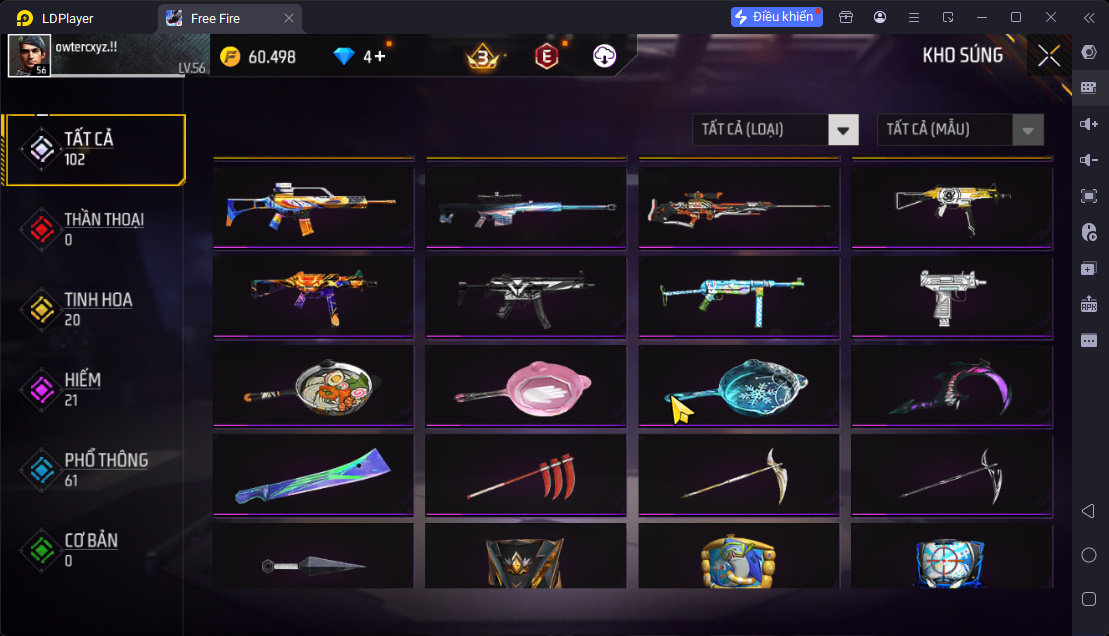
Task: Select the ramen bowl frying pan skin
Action: pyautogui.click(x=313, y=384)
